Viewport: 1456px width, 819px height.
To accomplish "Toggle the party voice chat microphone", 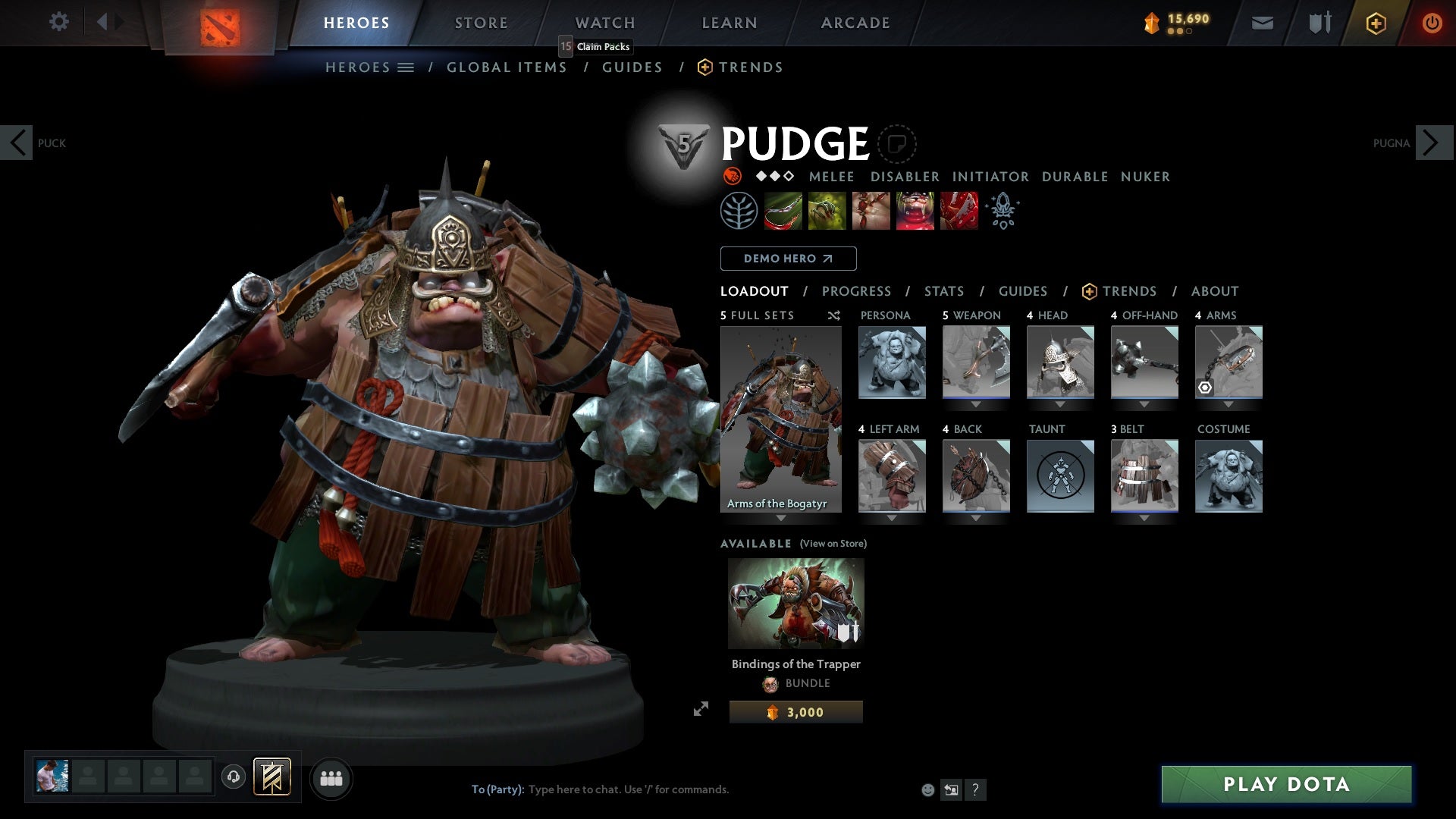I will 233,777.
